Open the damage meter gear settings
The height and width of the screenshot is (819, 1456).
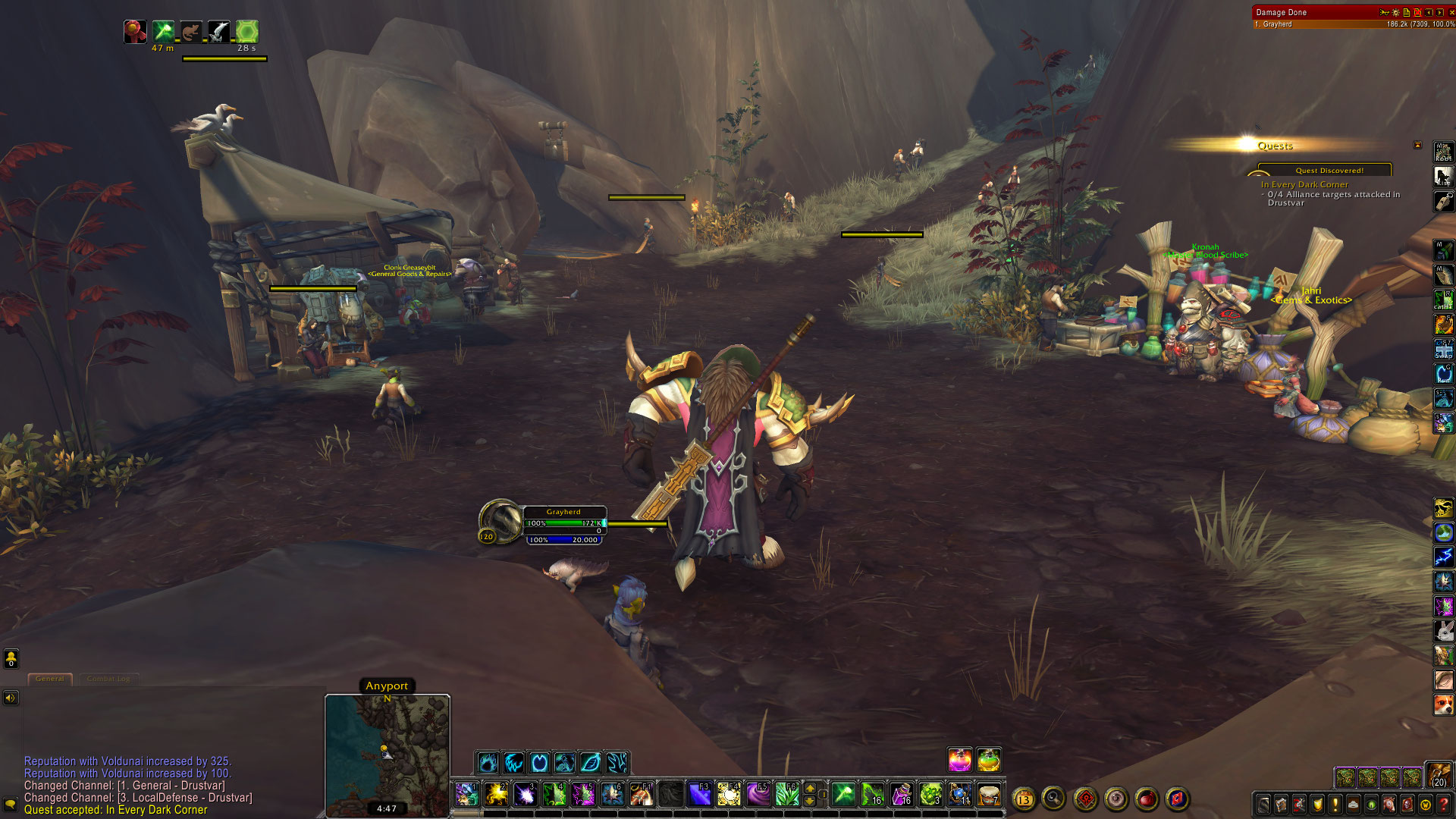click(x=1395, y=12)
